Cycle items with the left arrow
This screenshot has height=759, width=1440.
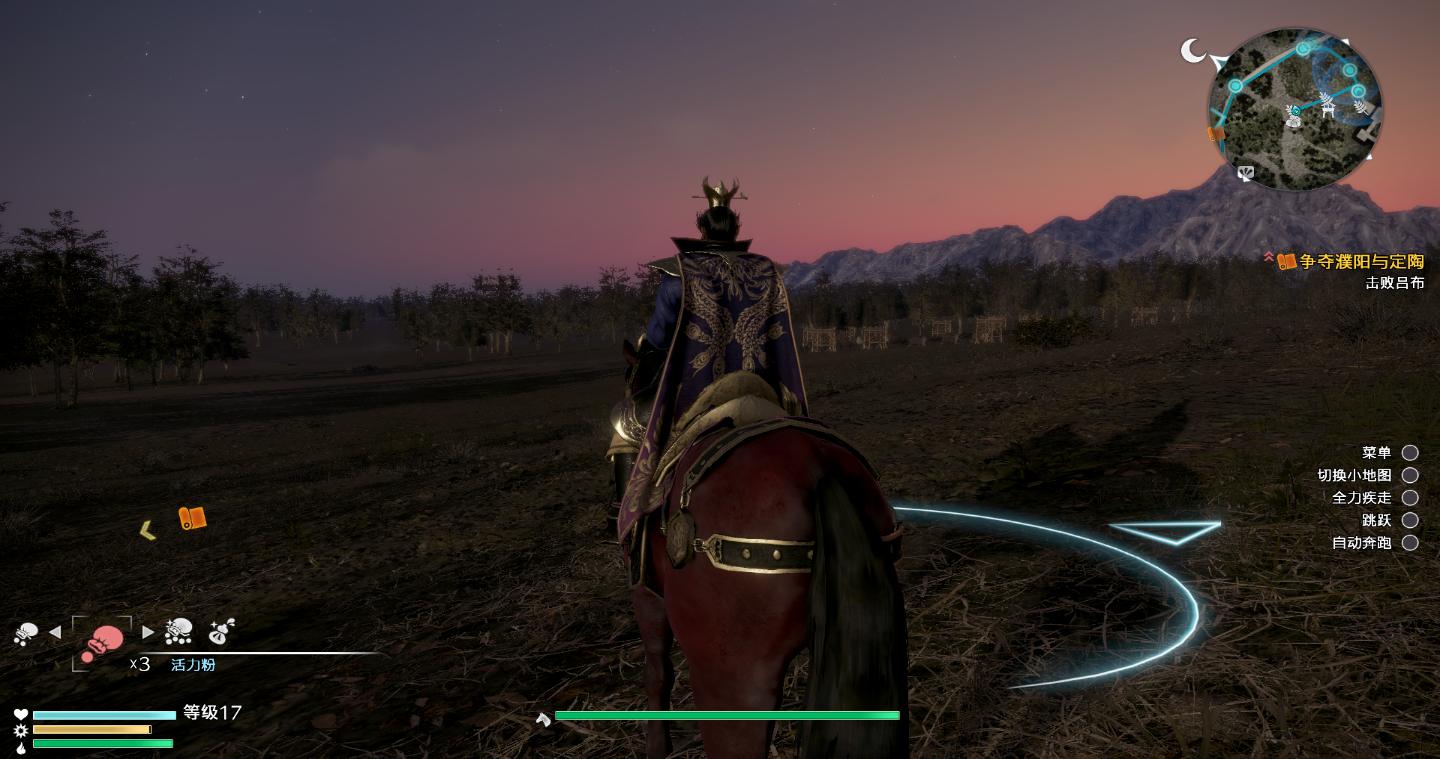[55, 632]
